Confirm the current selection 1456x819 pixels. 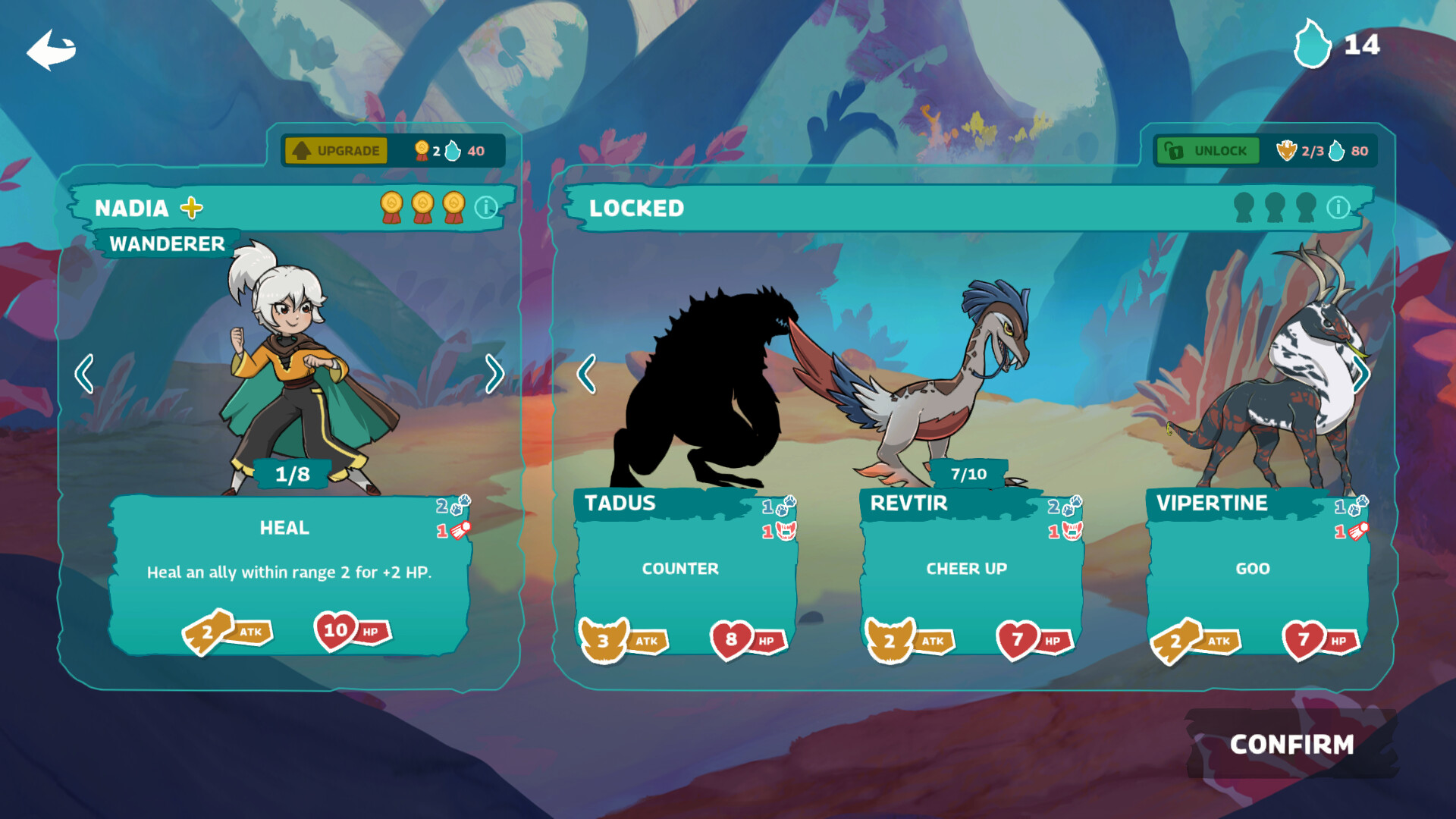coord(1291,745)
